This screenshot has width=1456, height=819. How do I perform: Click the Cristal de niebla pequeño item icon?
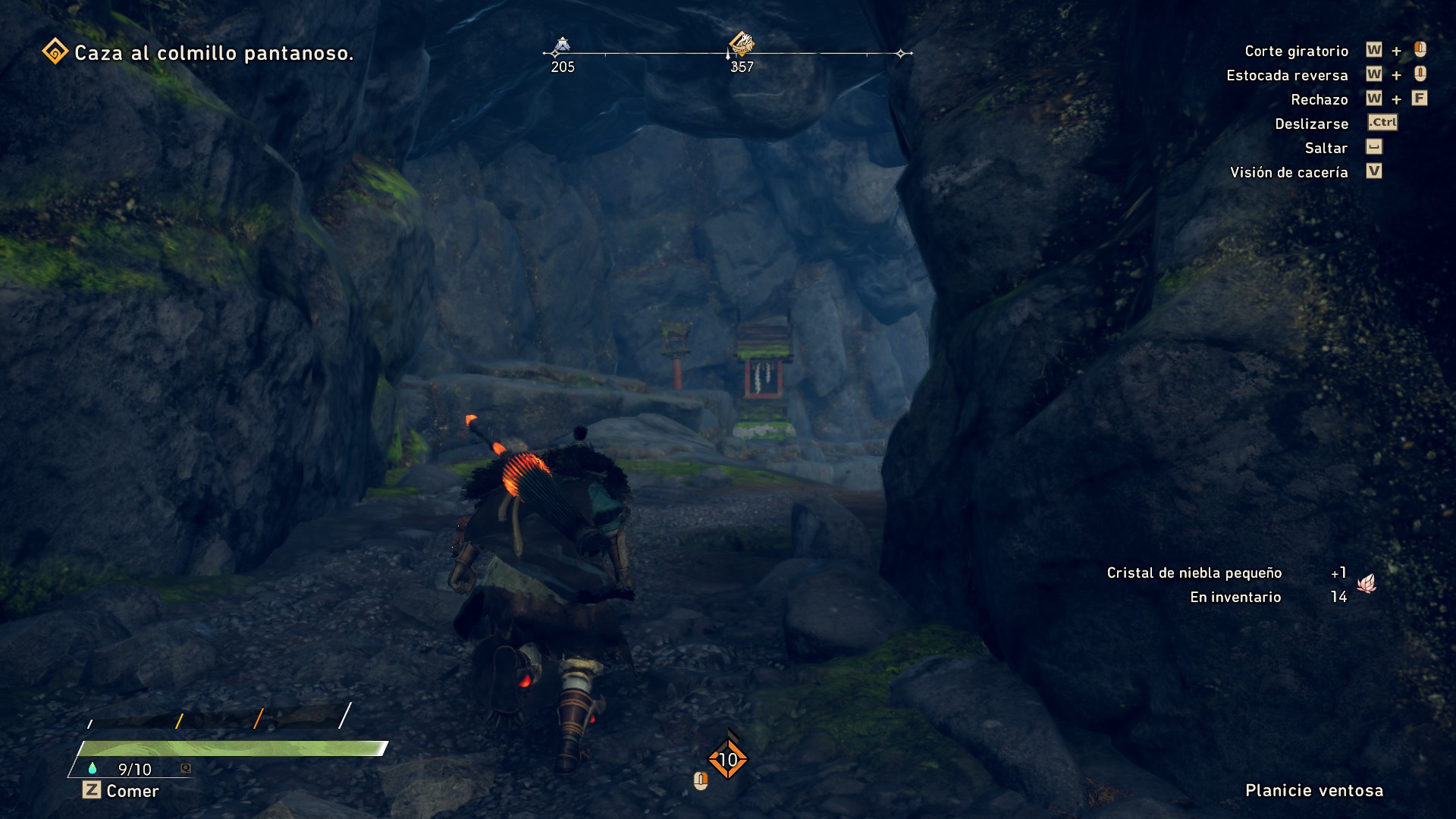[1367, 584]
